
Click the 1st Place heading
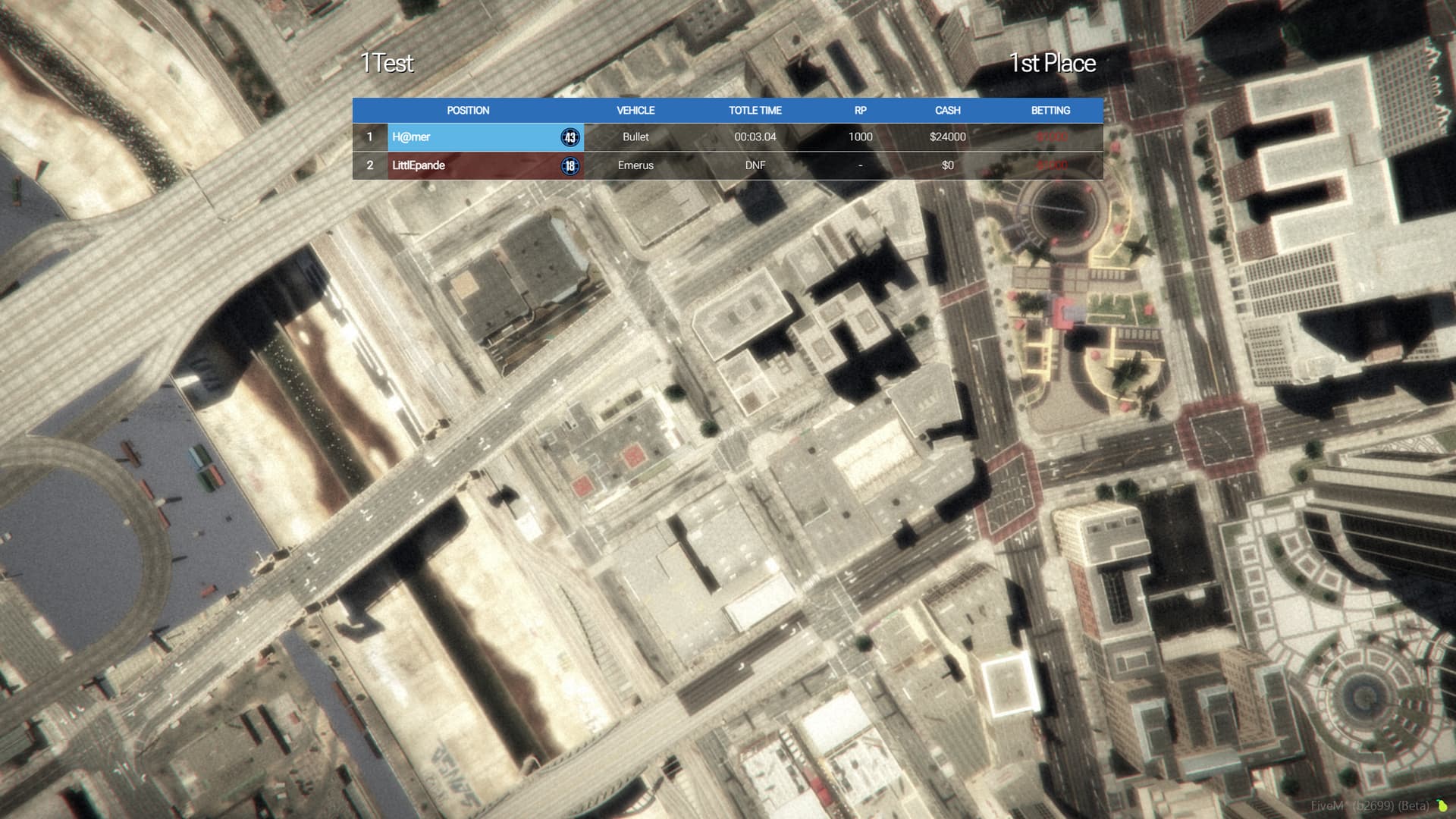coord(1053,64)
